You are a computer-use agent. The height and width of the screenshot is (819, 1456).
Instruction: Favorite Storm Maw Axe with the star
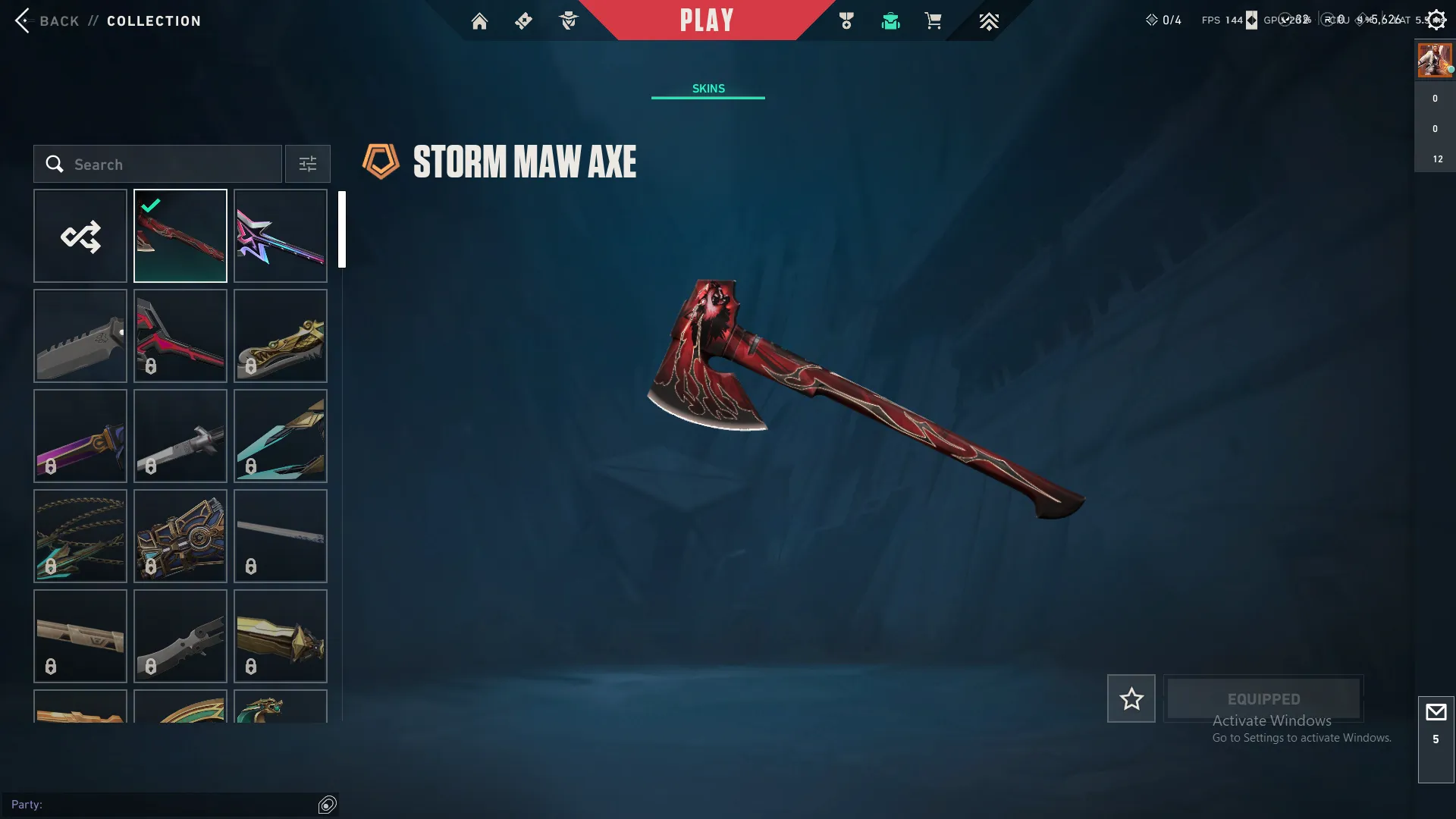click(x=1131, y=698)
